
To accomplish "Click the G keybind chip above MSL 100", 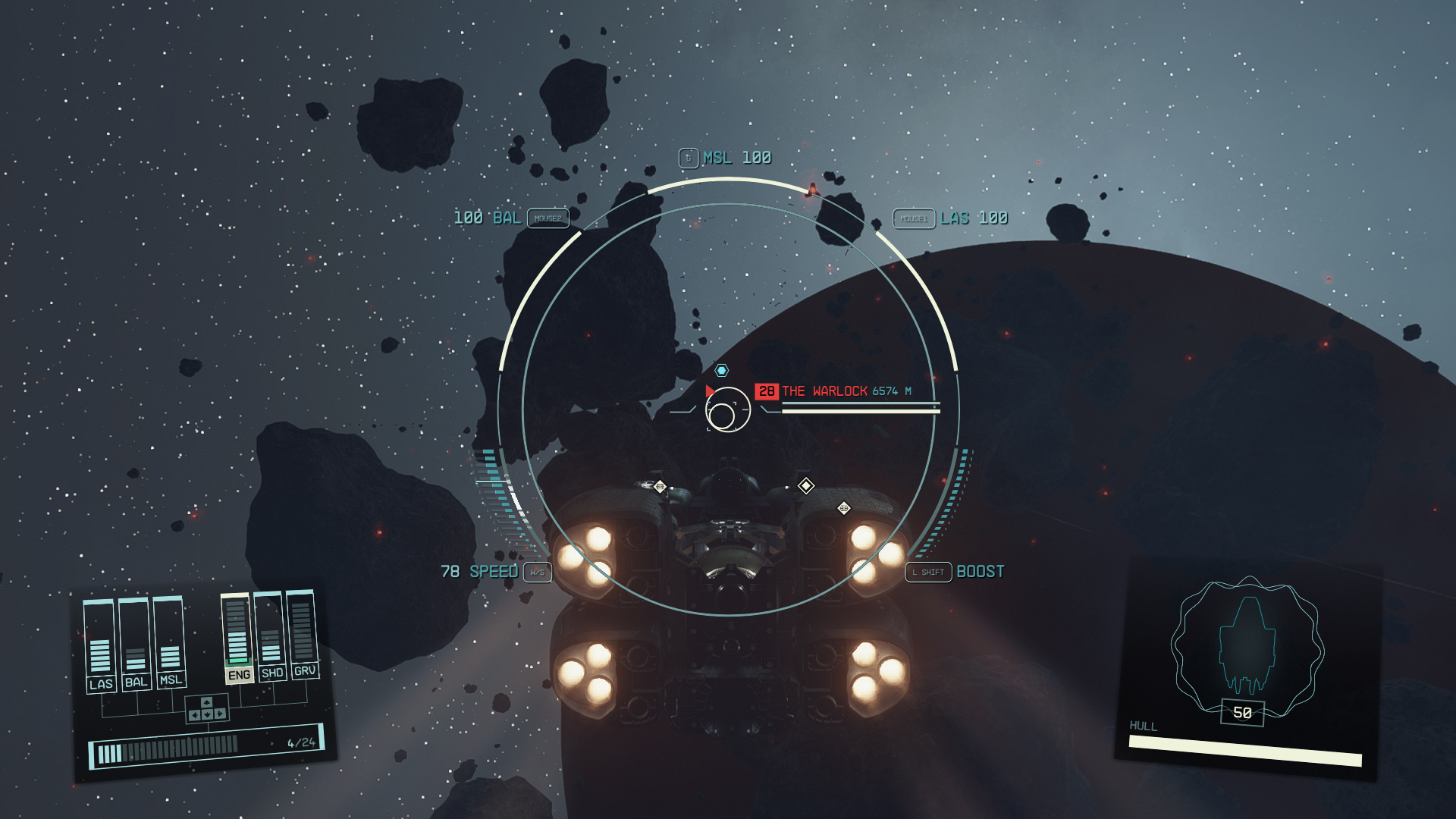I will point(687,158).
